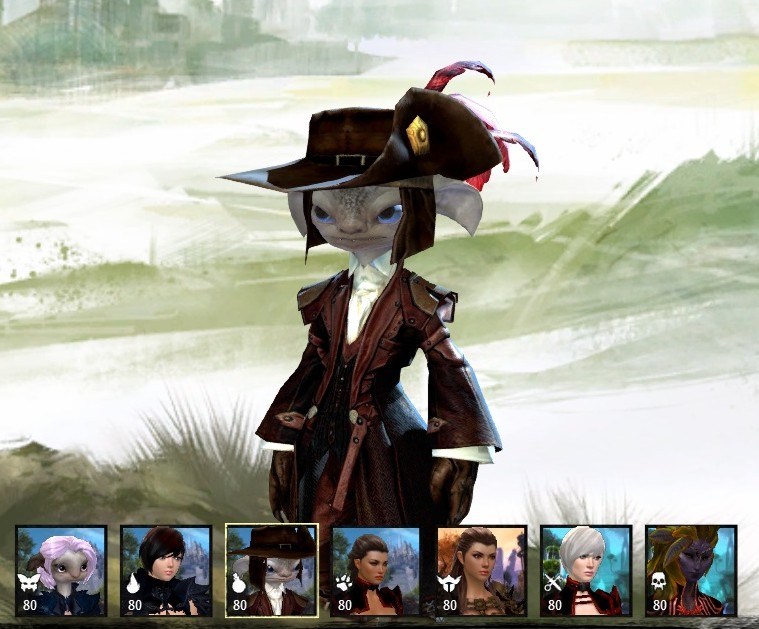Select the pink-haired asura character portrait
Image resolution: width=759 pixels, height=629 pixels.
[61, 570]
